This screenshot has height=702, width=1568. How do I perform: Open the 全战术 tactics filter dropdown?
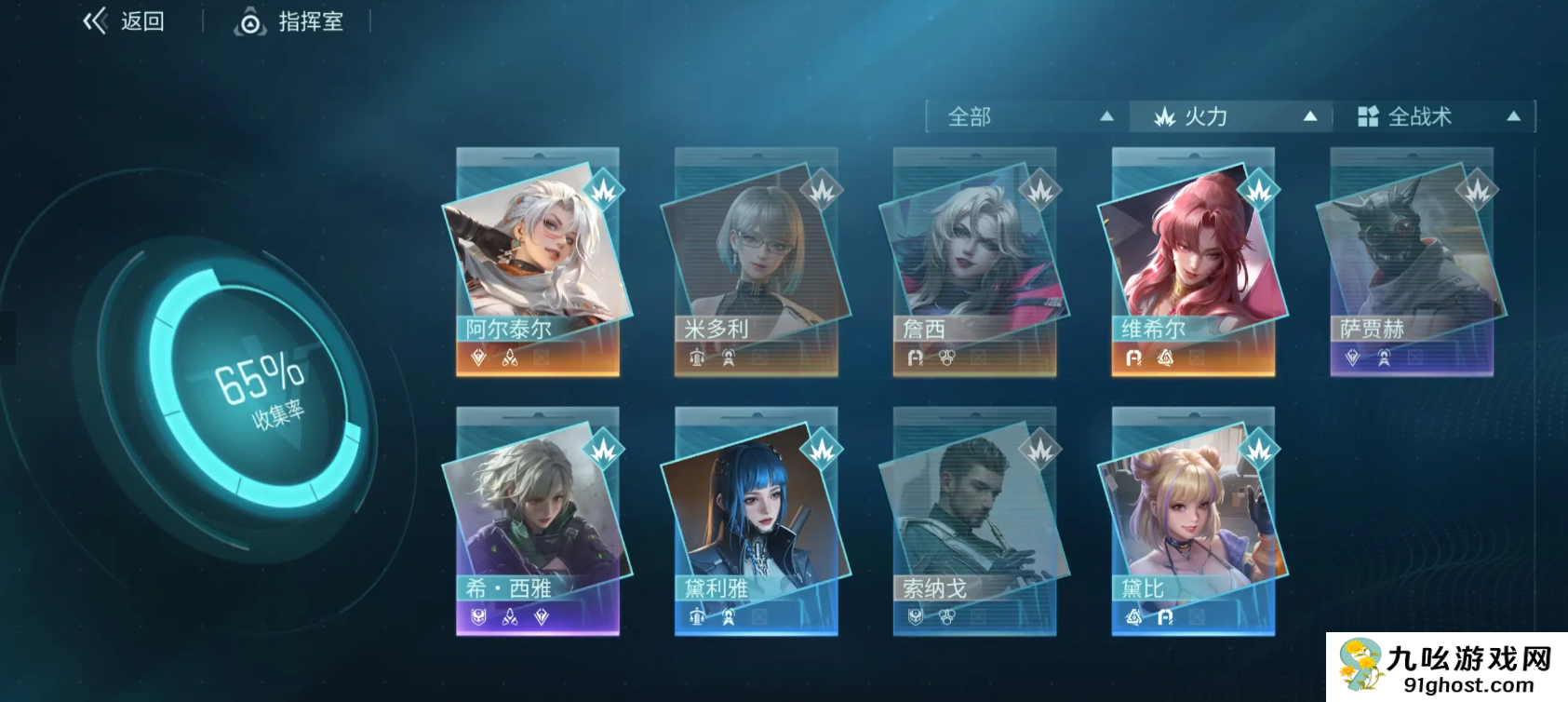[x=1436, y=116]
